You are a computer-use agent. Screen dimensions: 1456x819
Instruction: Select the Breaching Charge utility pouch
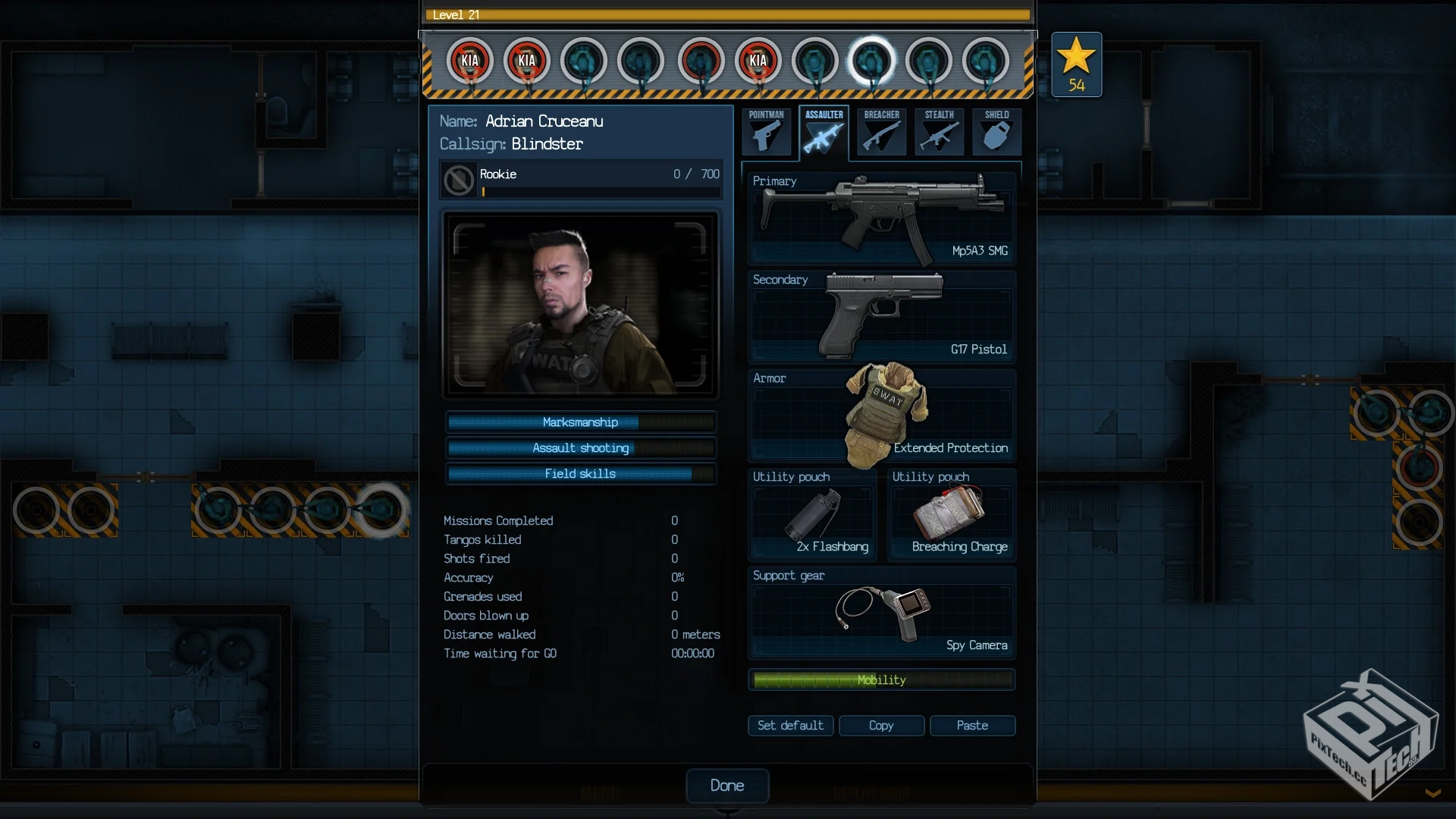point(952,516)
